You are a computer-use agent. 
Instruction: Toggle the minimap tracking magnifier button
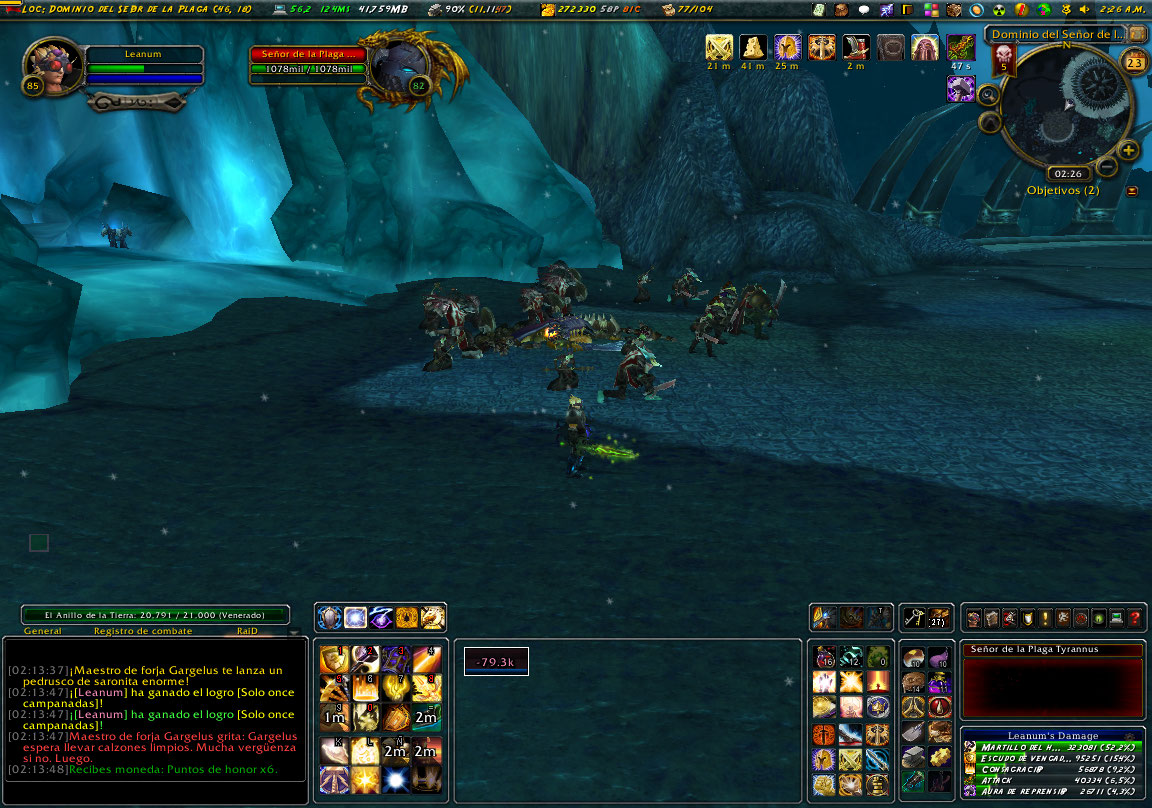coord(988,95)
